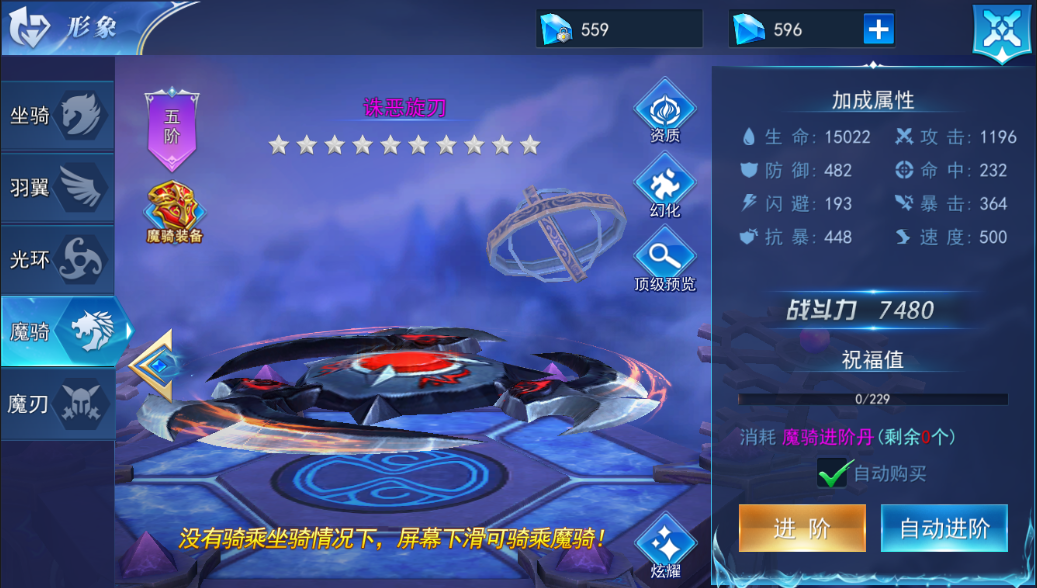The height and width of the screenshot is (588, 1037).
Task: Go back using the 形象 header arrow icon
Action: (x=30, y=28)
